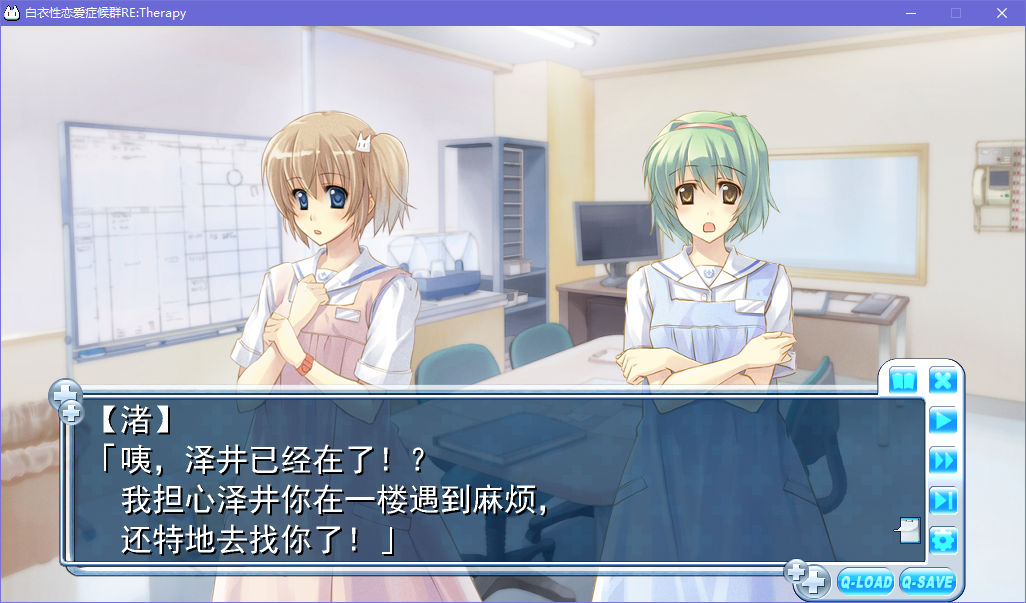The height and width of the screenshot is (603, 1026).
Task: Hide the dialogue box with the X button
Action: [943, 381]
